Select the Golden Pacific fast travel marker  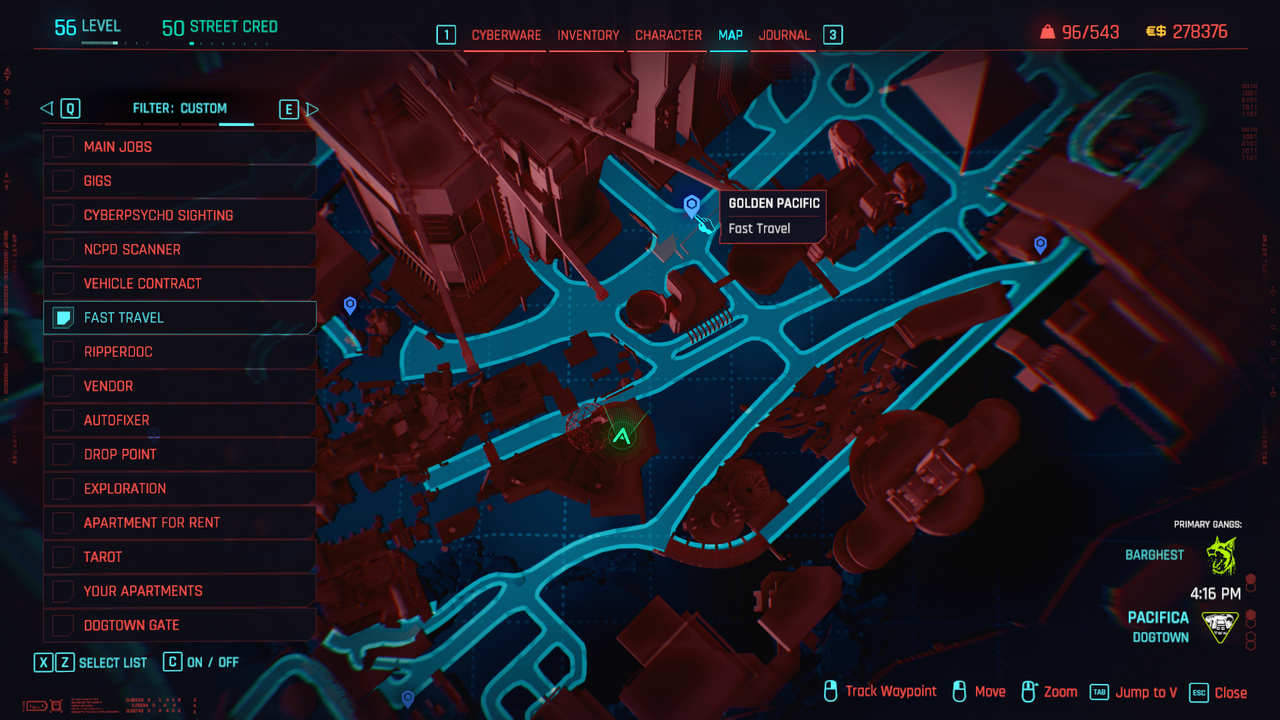click(x=691, y=206)
